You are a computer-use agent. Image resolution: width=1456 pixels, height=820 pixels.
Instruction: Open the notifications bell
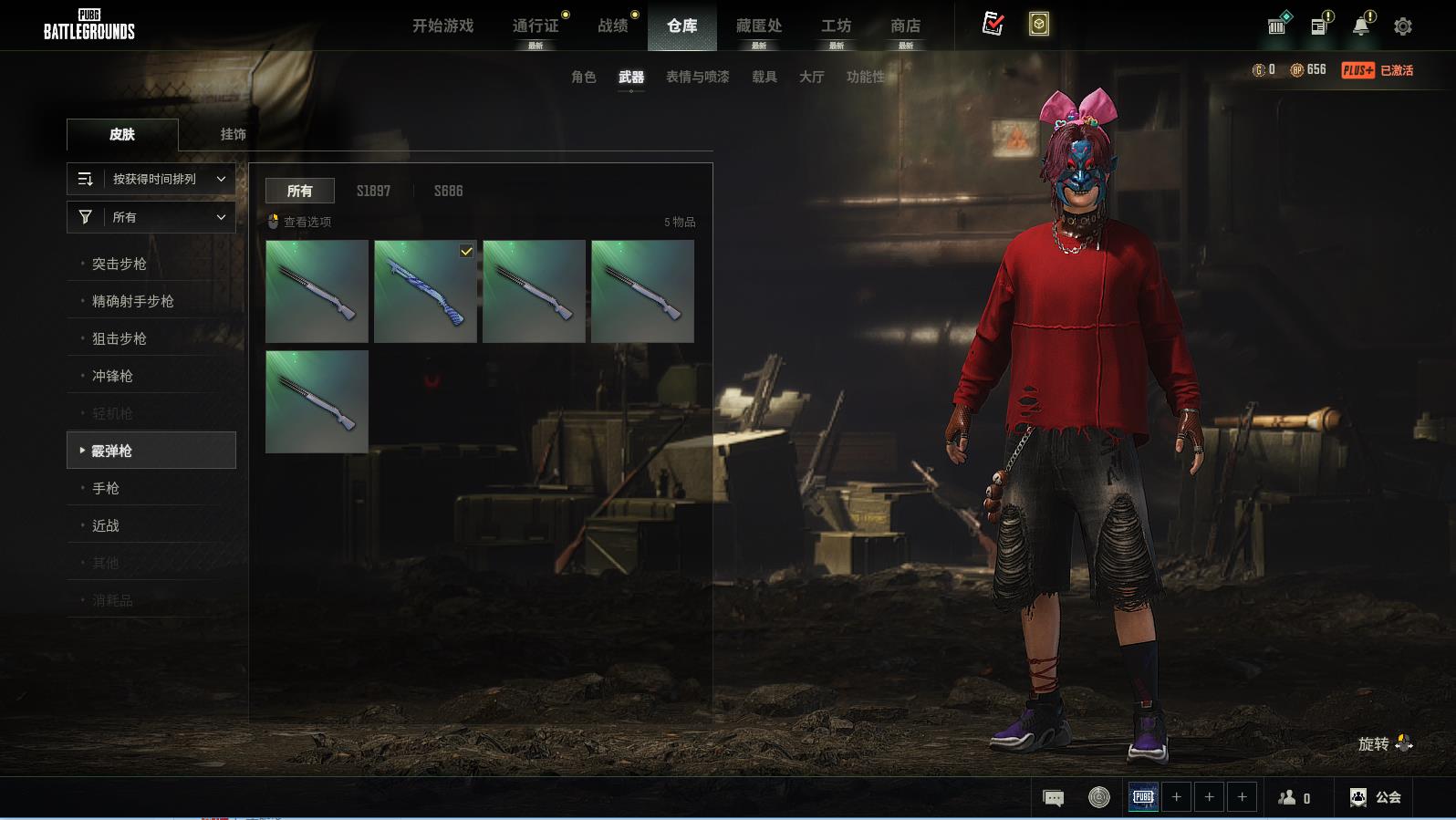1360,26
